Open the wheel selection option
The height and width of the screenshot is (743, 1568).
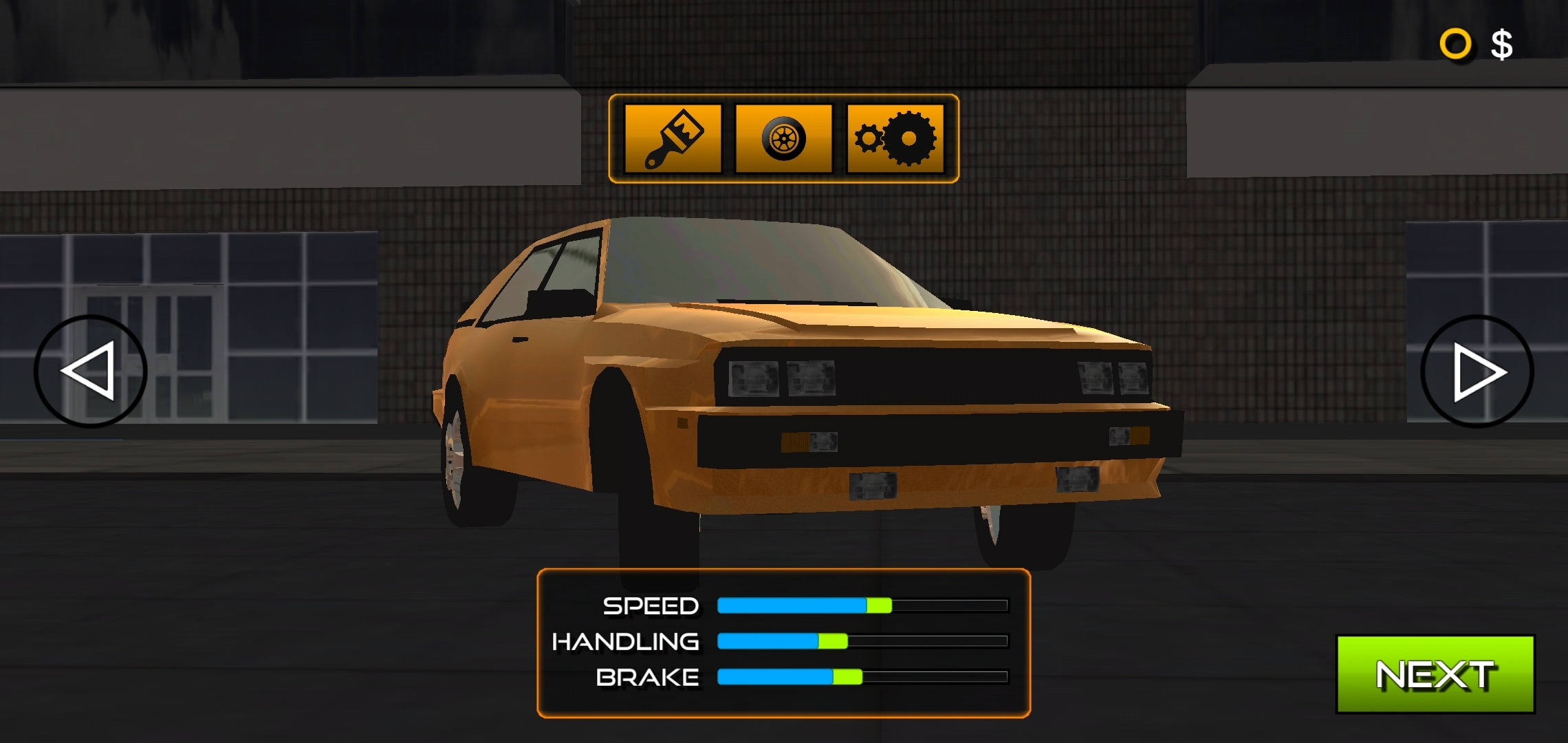click(x=783, y=139)
